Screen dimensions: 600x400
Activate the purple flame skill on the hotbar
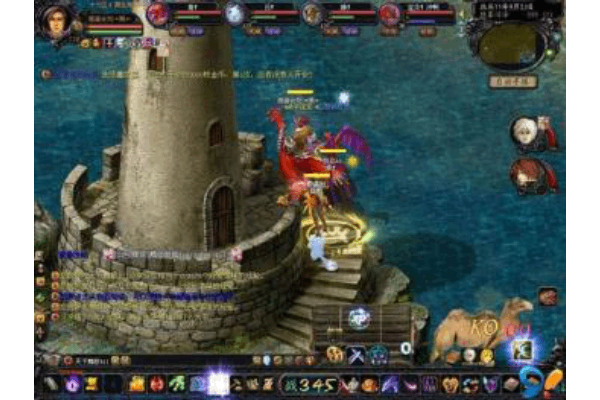coord(73,384)
